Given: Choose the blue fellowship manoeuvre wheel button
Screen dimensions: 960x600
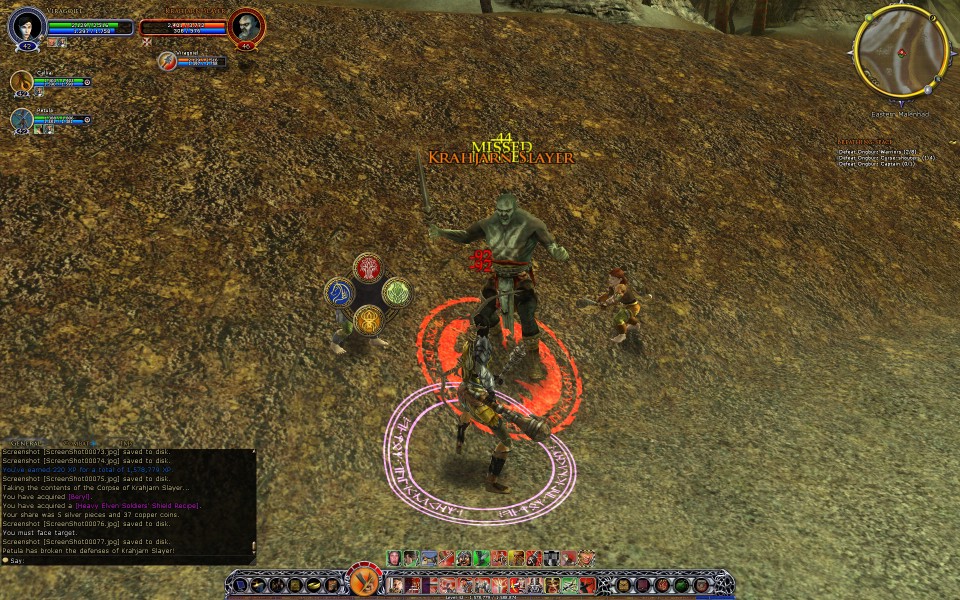Looking at the screenshot, I should 340,293.
